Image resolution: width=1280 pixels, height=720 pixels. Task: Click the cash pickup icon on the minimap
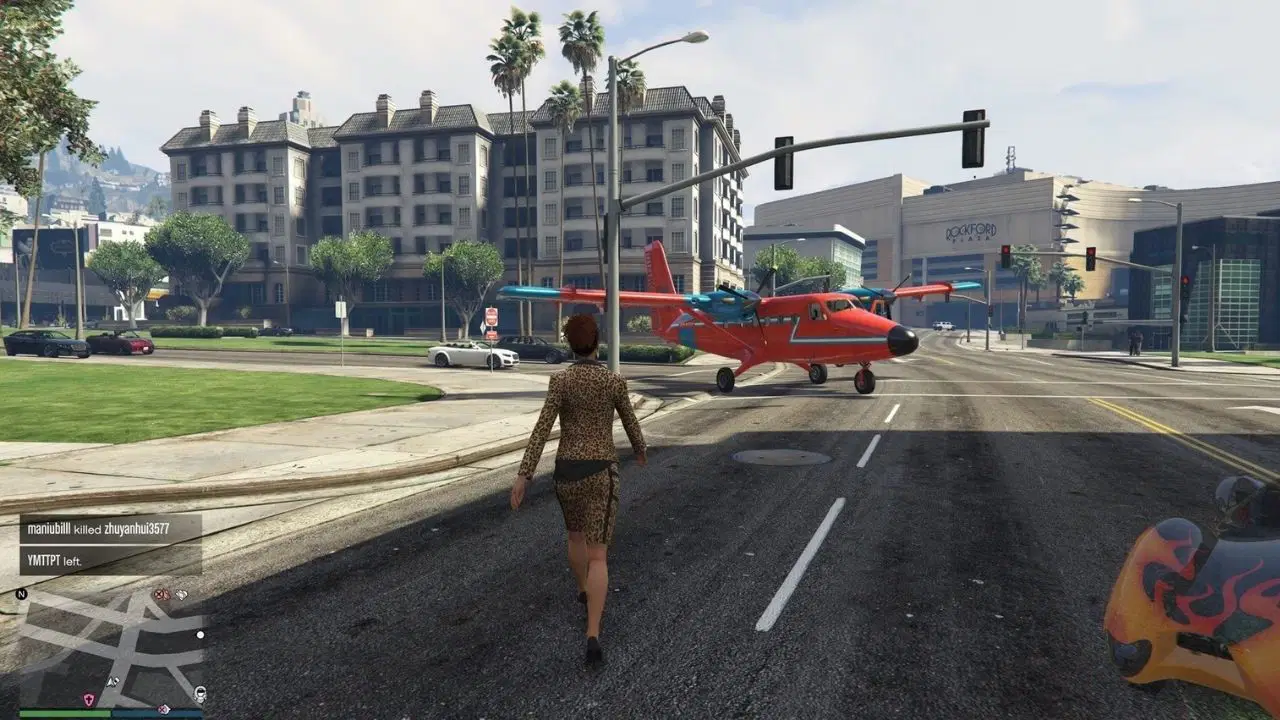pos(182,594)
